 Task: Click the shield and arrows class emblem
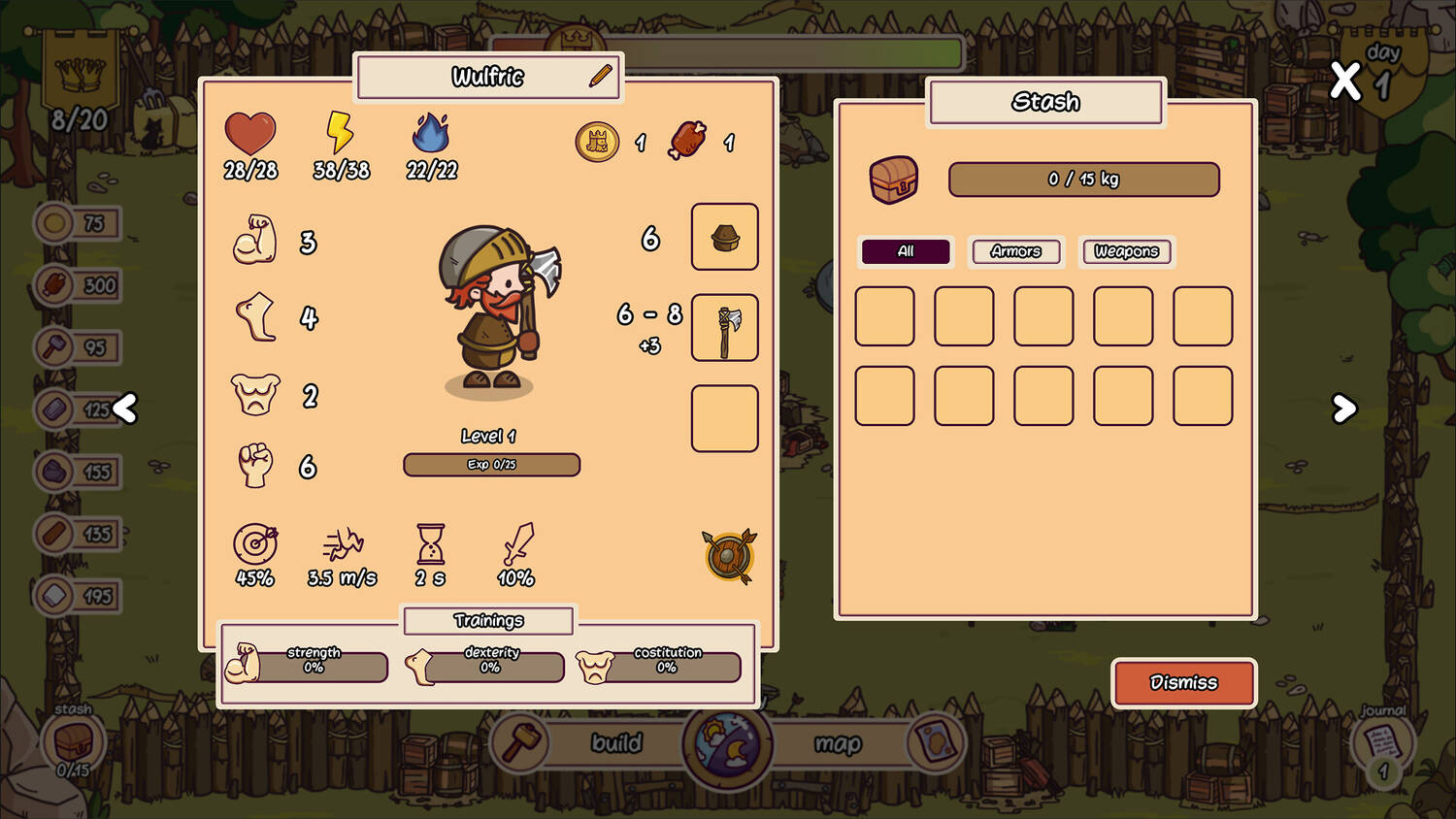pyautogui.click(x=729, y=556)
